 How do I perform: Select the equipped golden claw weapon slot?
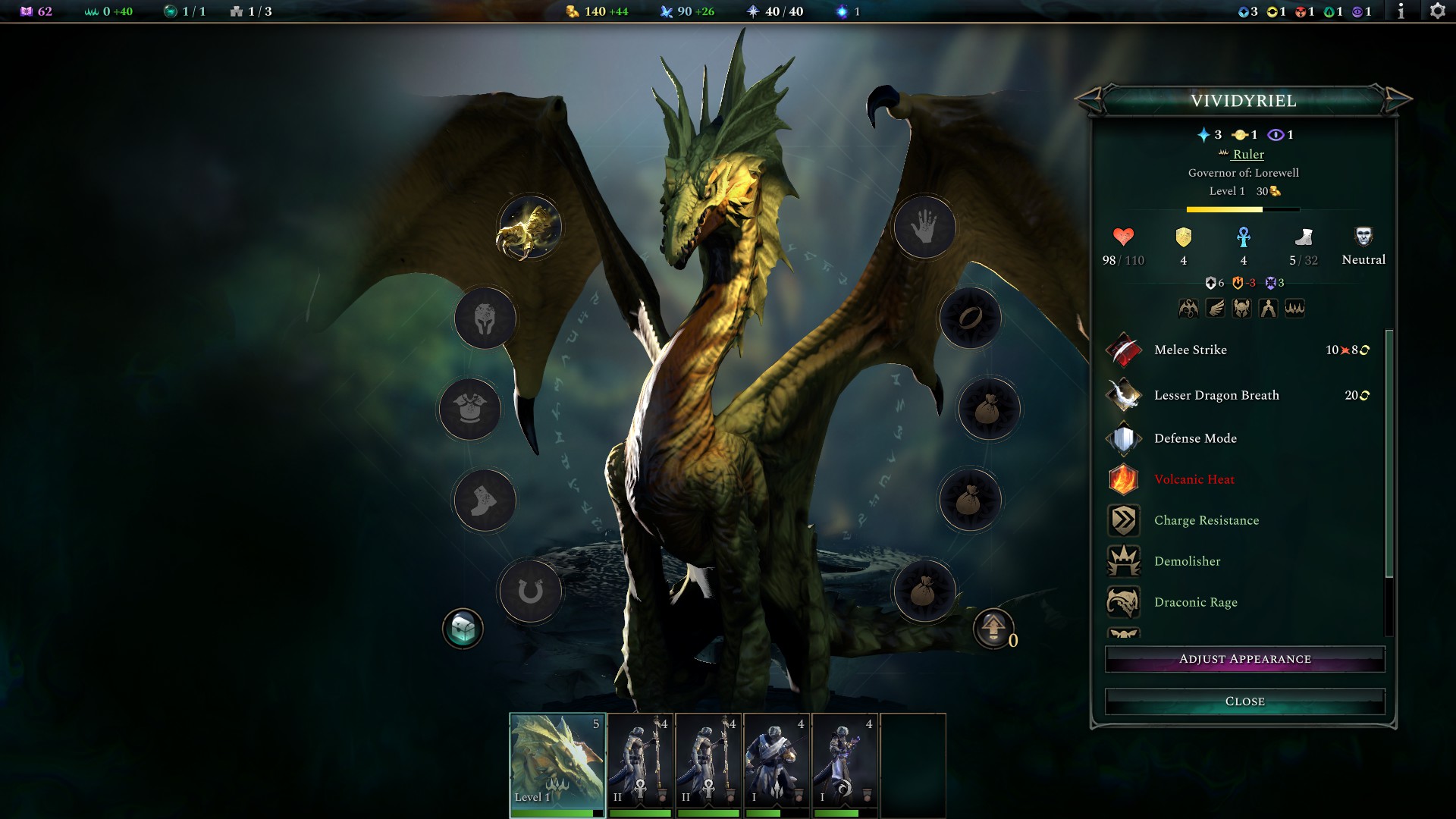[529, 227]
